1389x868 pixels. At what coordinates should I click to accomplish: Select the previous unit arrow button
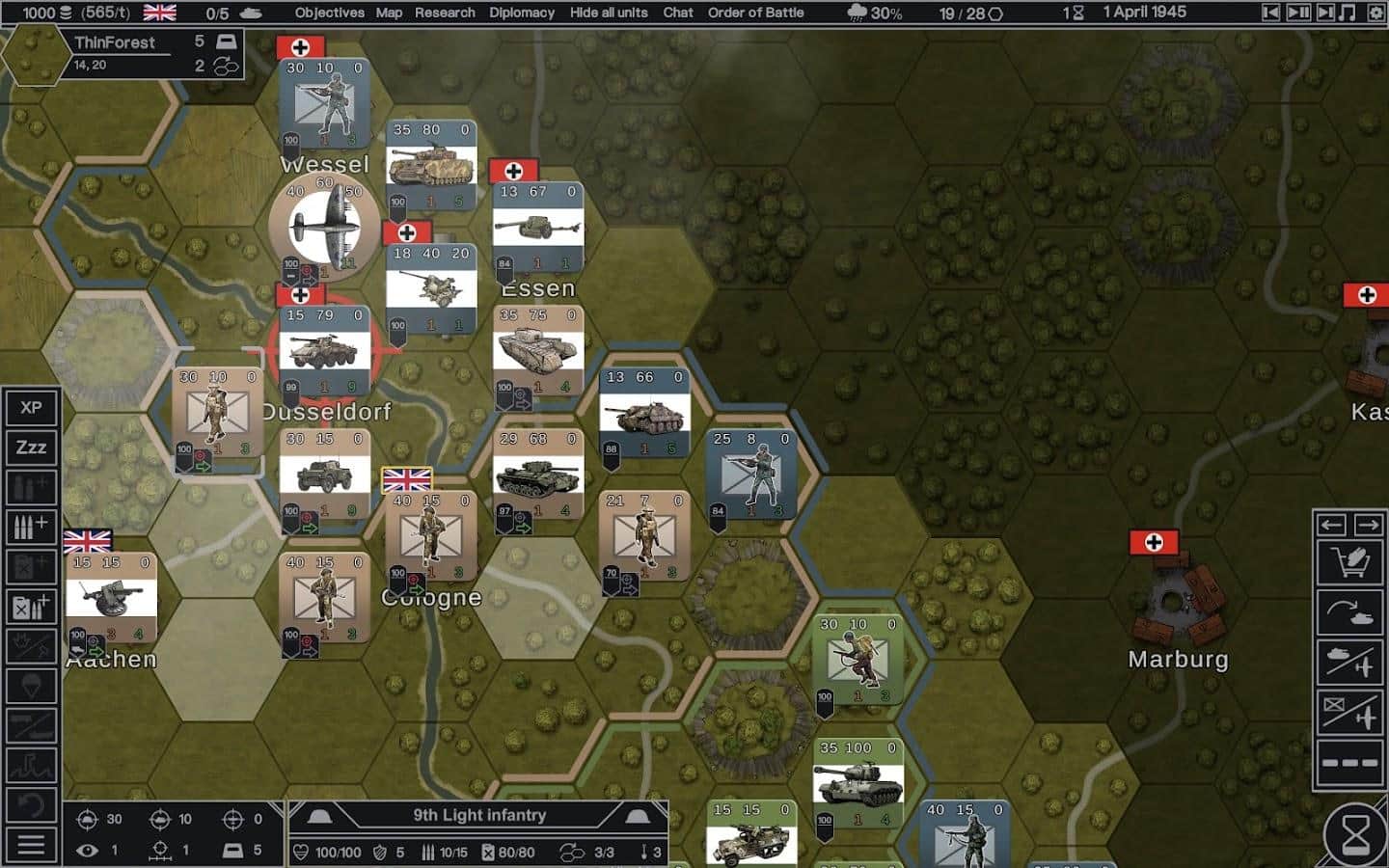pos(1332,525)
